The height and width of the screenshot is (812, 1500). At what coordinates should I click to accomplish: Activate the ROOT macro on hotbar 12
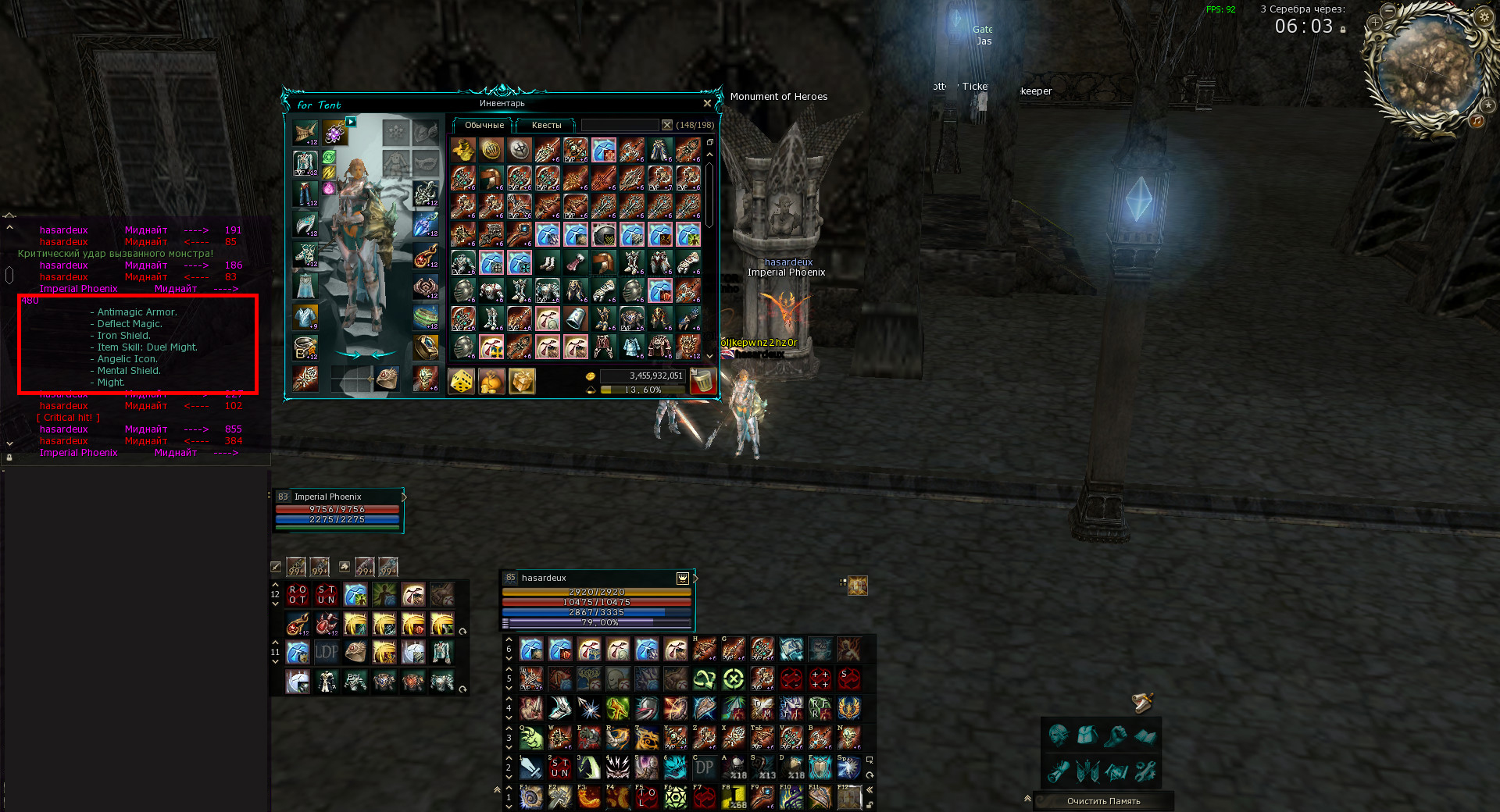tap(298, 595)
